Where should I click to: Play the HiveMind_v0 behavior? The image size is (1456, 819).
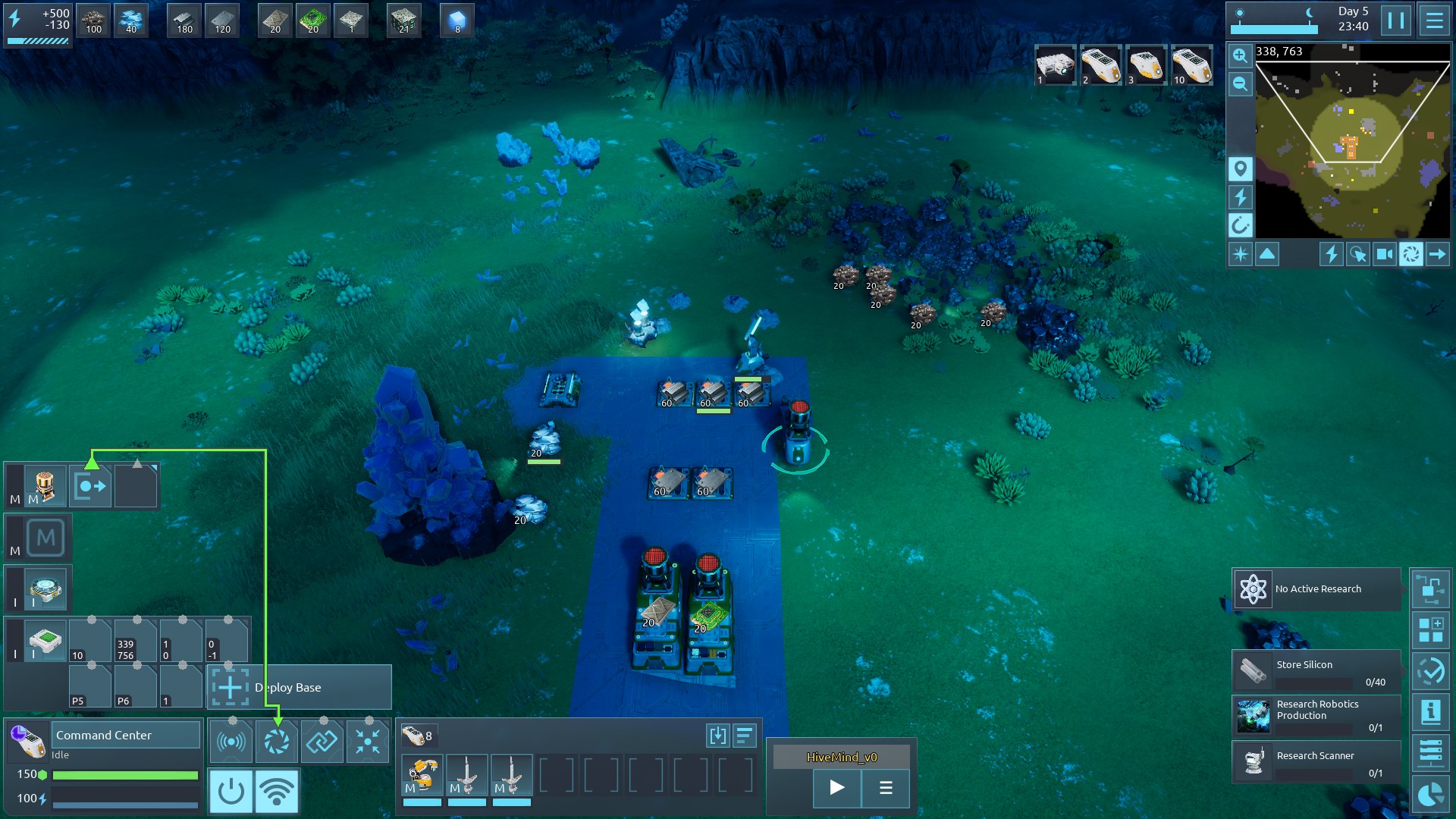[836, 787]
